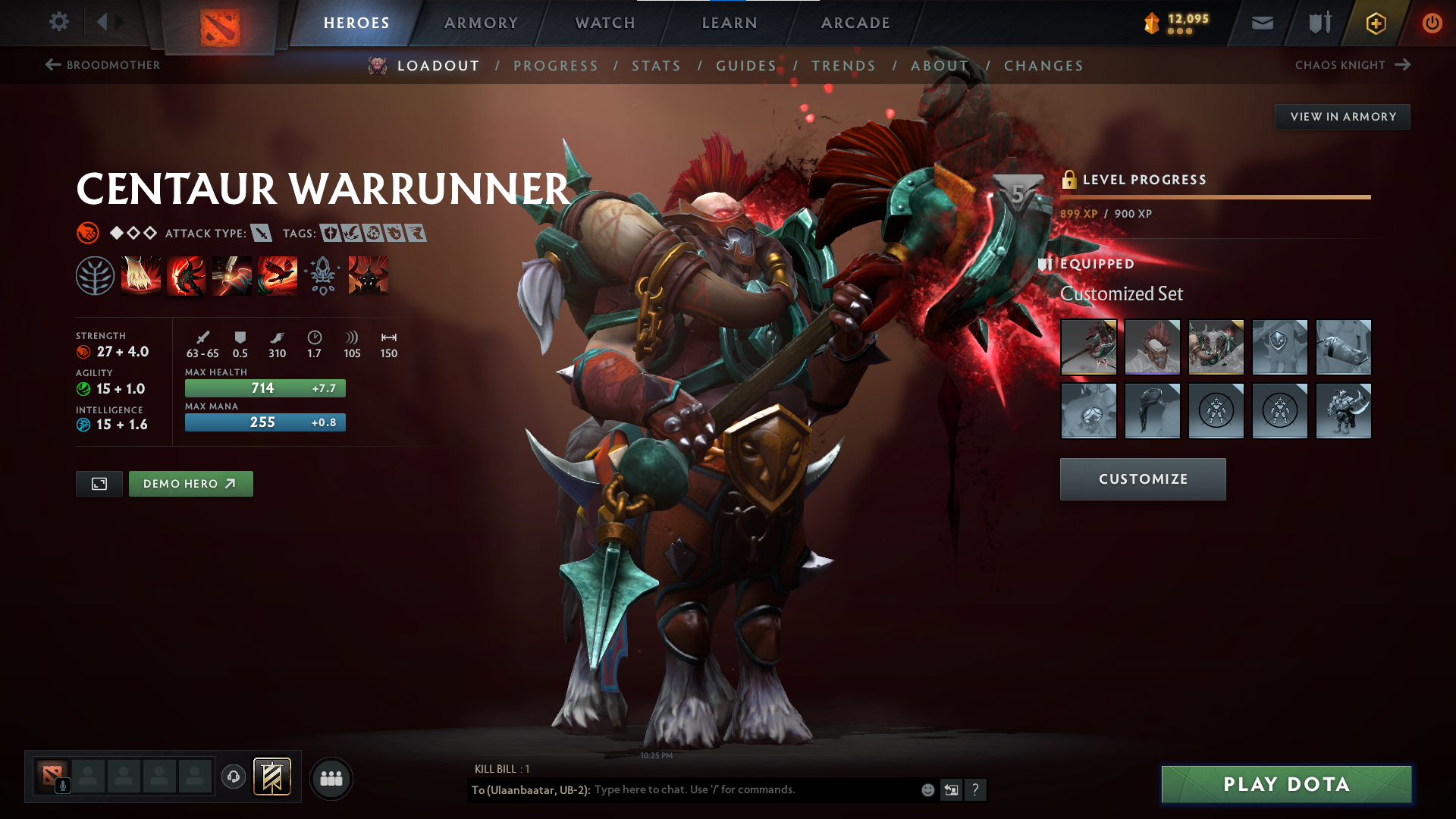View the Retaliate ability icon

pos(231,275)
